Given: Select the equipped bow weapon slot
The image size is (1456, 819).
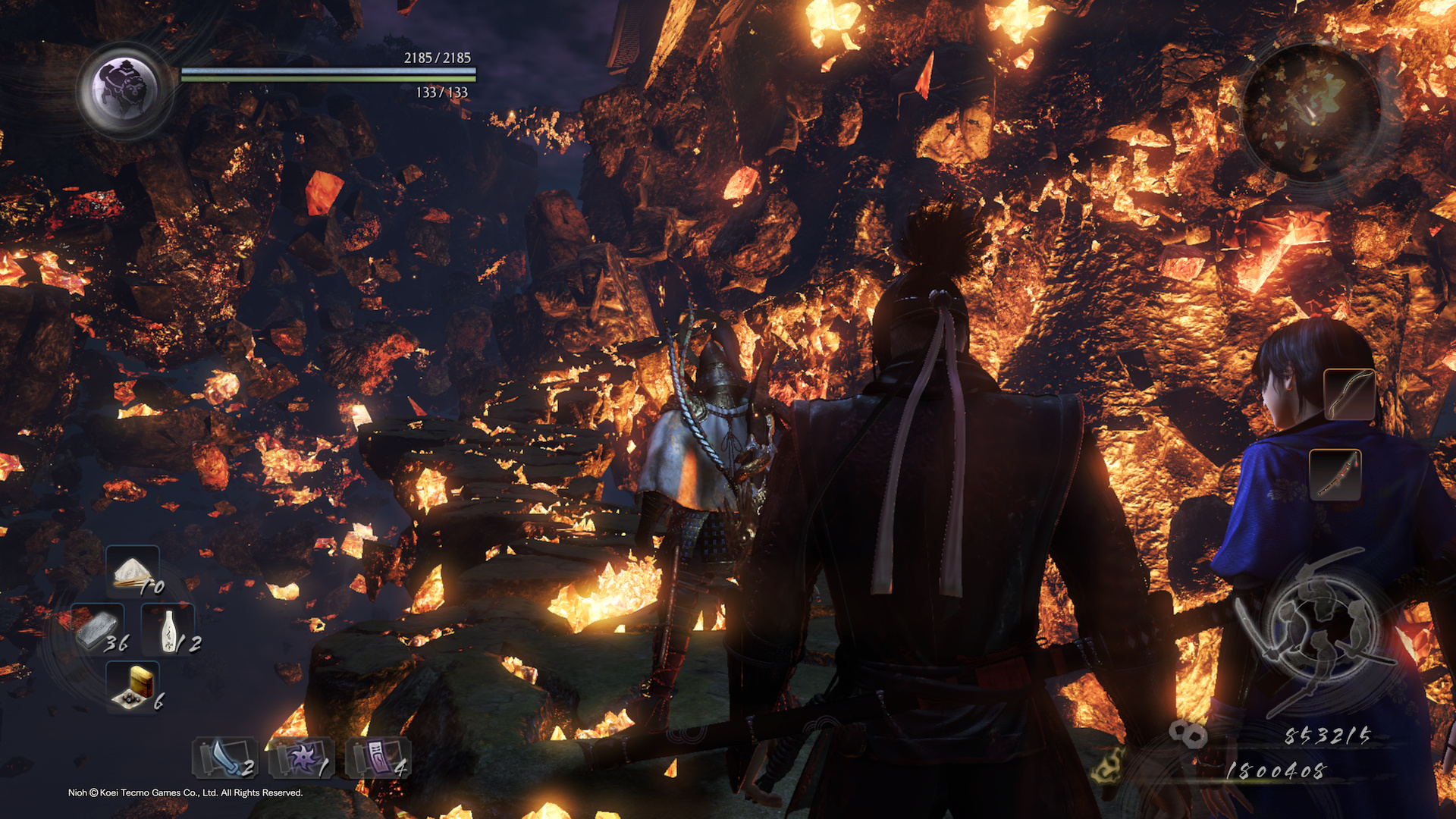Looking at the screenshot, I should (x=1349, y=394).
